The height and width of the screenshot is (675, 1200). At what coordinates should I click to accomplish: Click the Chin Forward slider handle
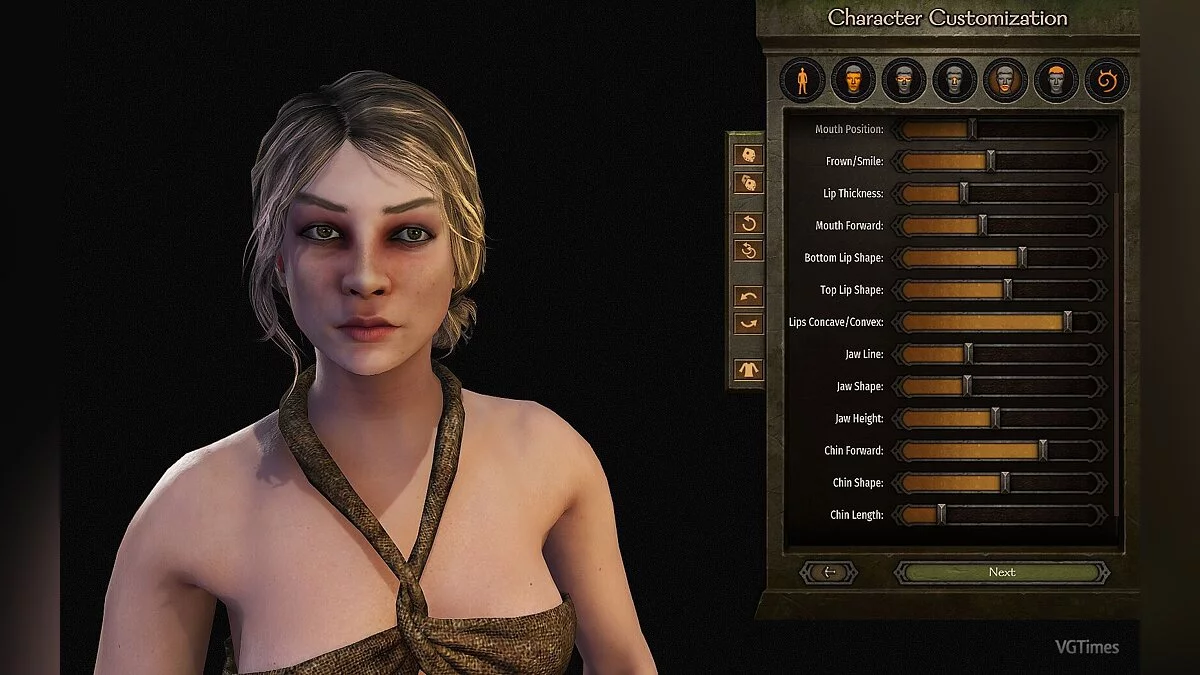coord(1043,450)
